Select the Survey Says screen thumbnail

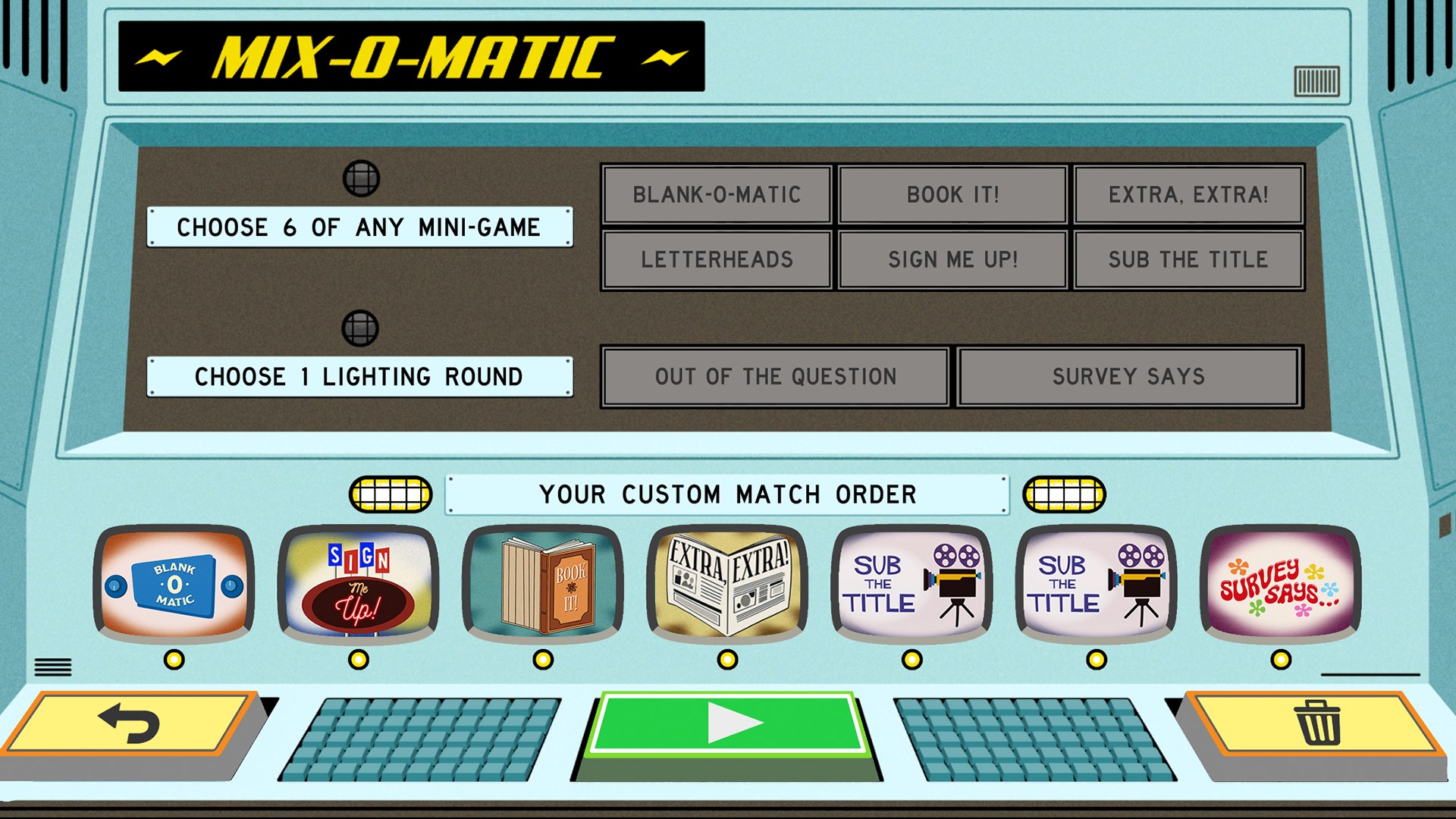coord(1280,582)
